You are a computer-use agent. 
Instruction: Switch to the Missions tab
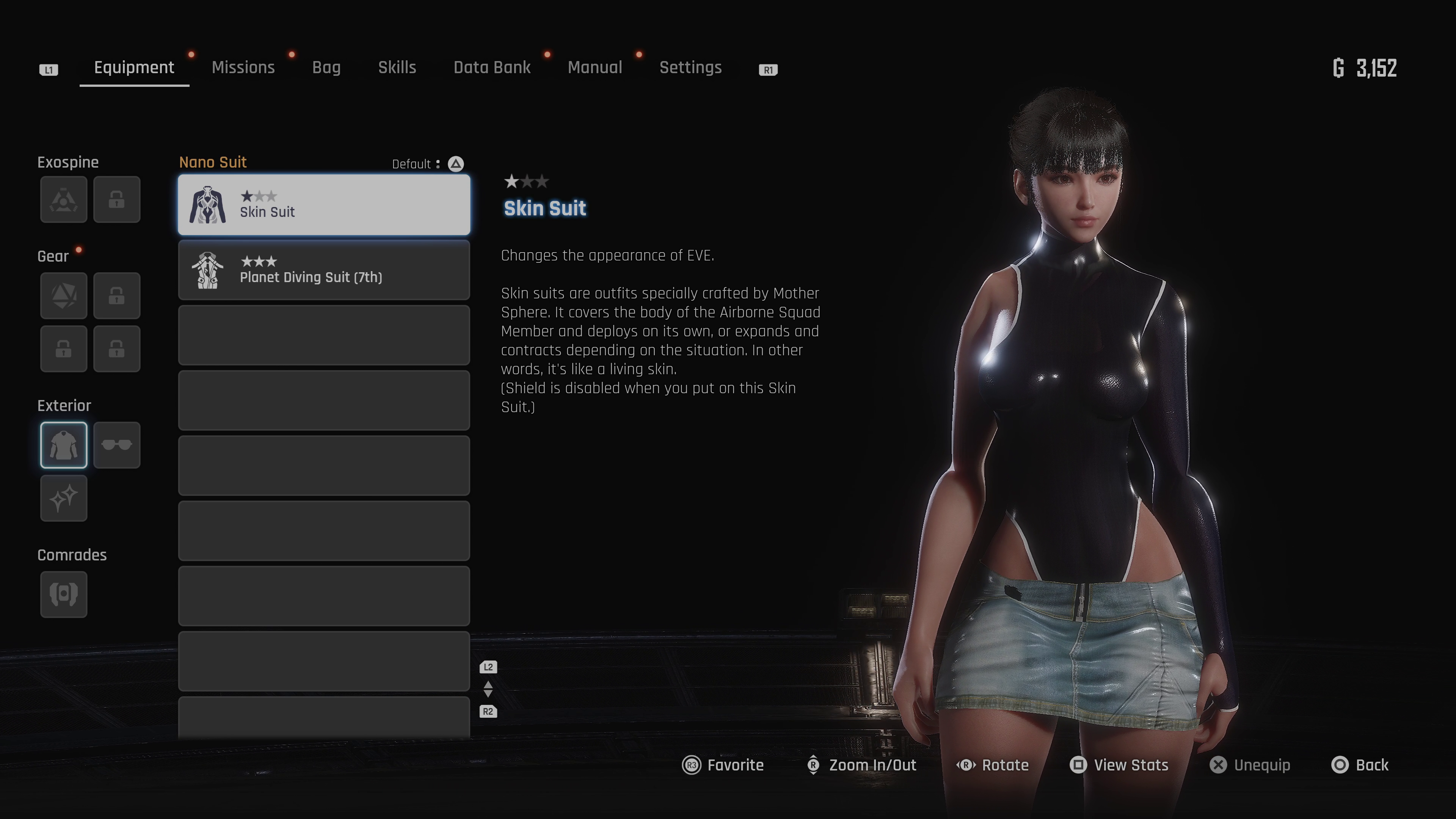[243, 68]
